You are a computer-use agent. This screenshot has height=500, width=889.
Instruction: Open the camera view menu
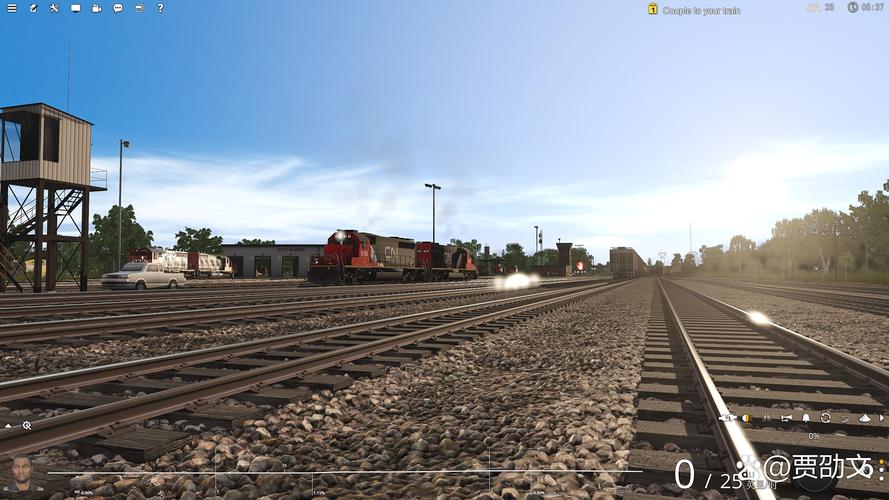click(x=96, y=8)
